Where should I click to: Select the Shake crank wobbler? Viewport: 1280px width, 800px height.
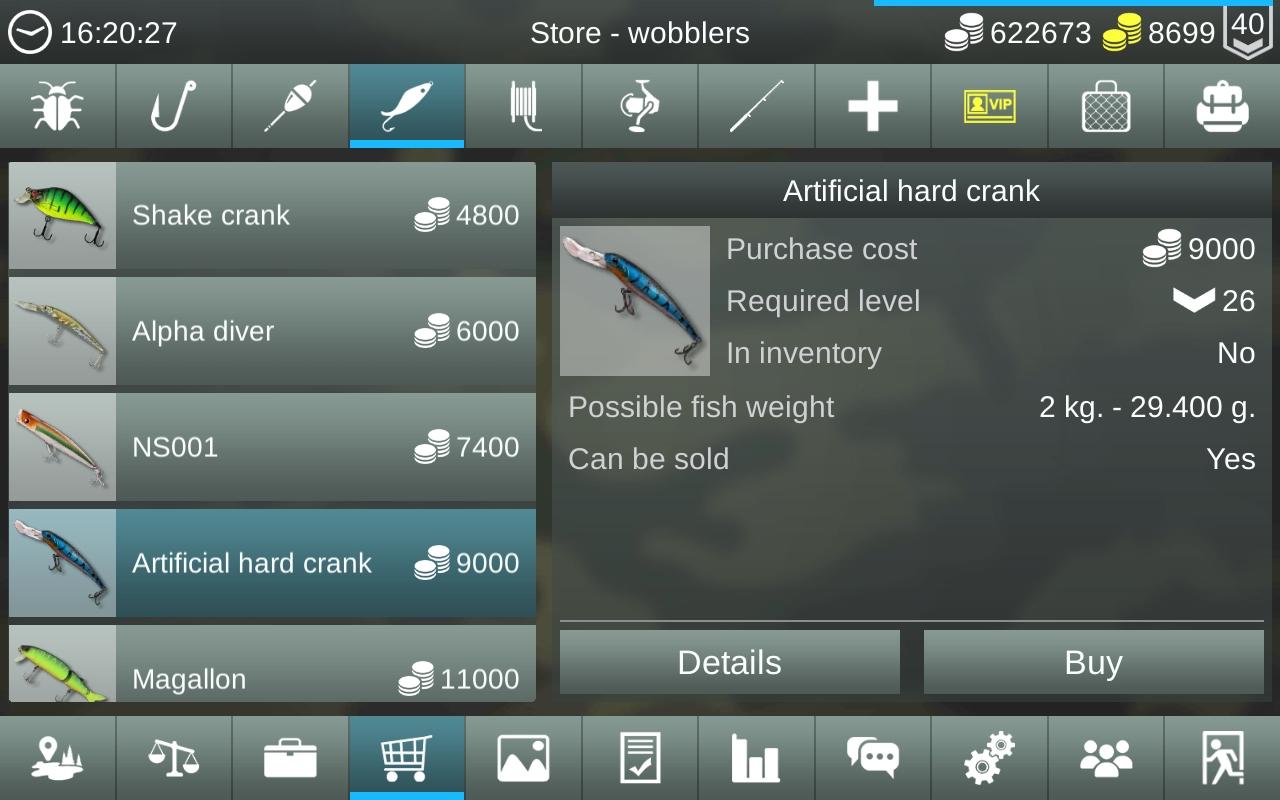point(272,216)
